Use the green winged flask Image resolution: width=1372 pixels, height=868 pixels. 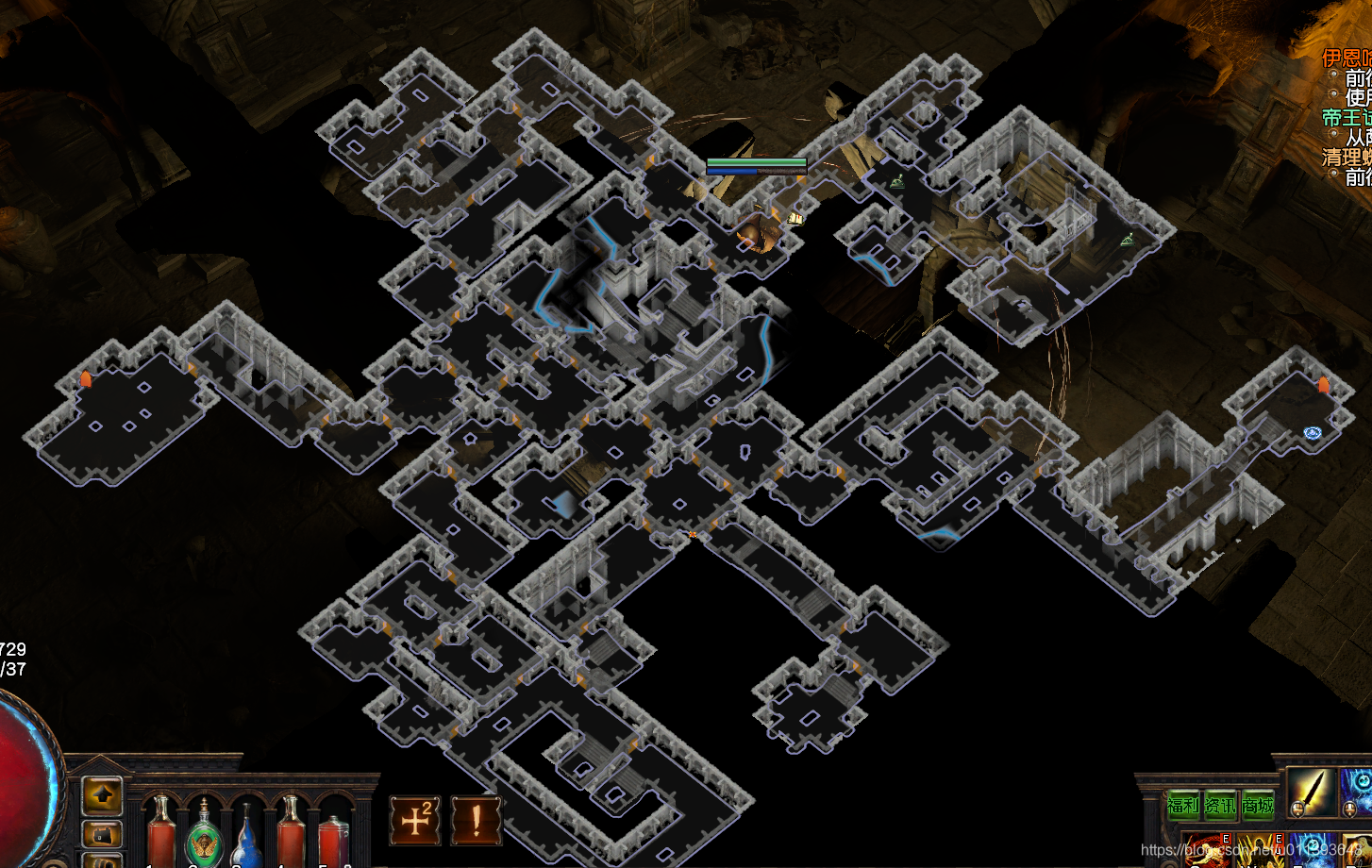pos(204,837)
